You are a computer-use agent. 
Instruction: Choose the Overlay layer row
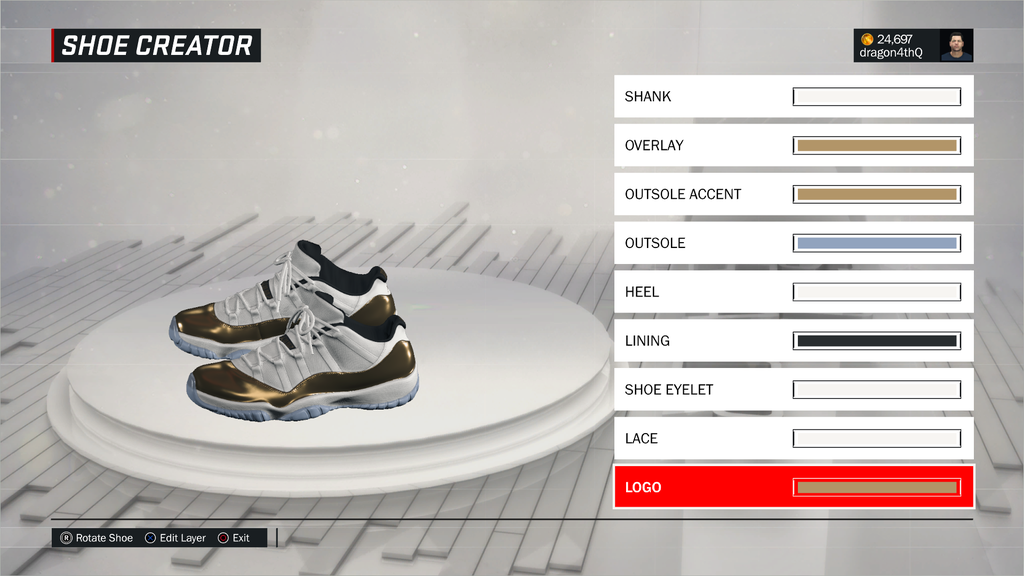(x=793, y=146)
